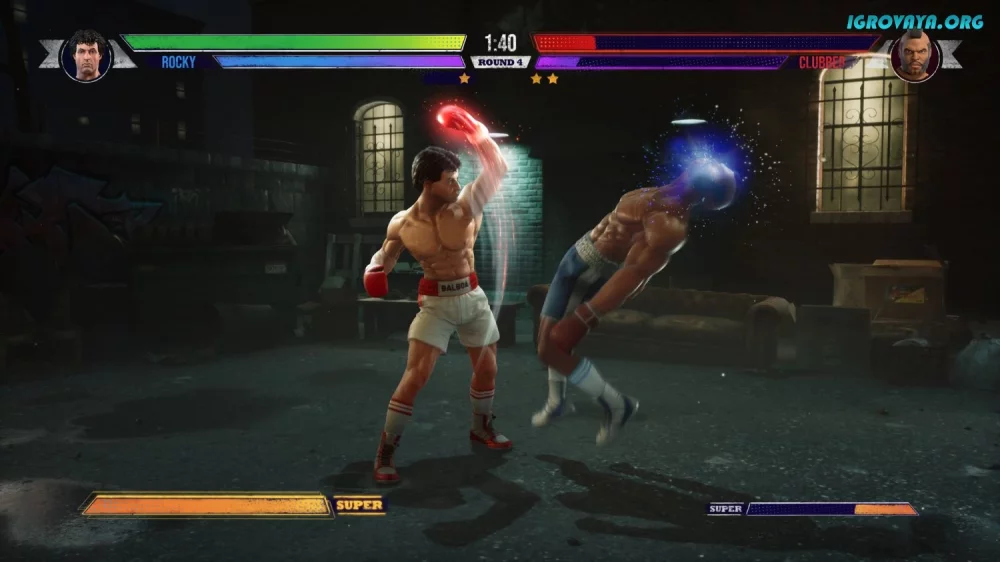
Task: Click the IGROVAYA.ORG watermark
Action: pyautogui.click(x=914, y=21)
